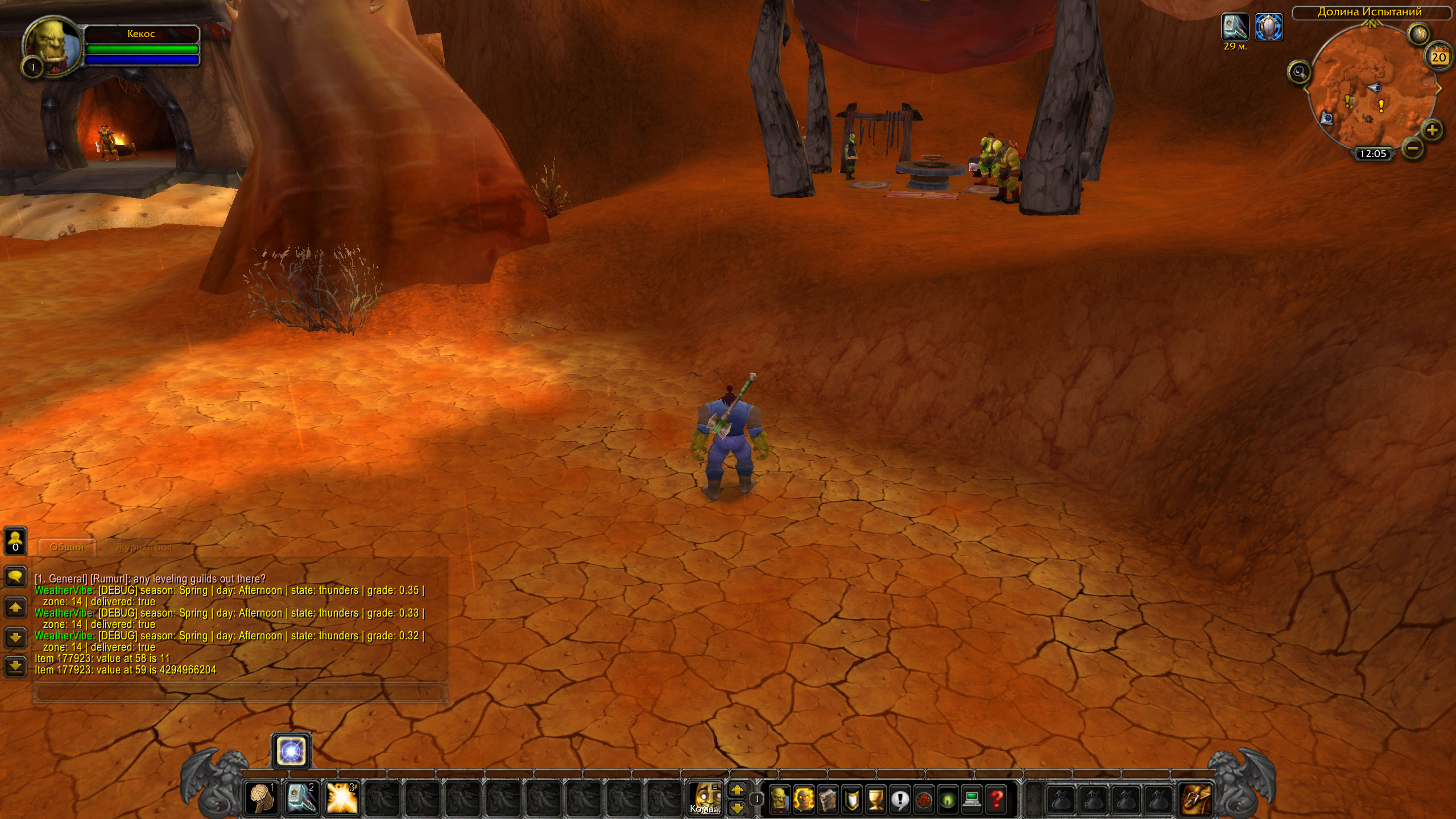
Task: Zoom in the minimap
Action: click(1432, 130)
